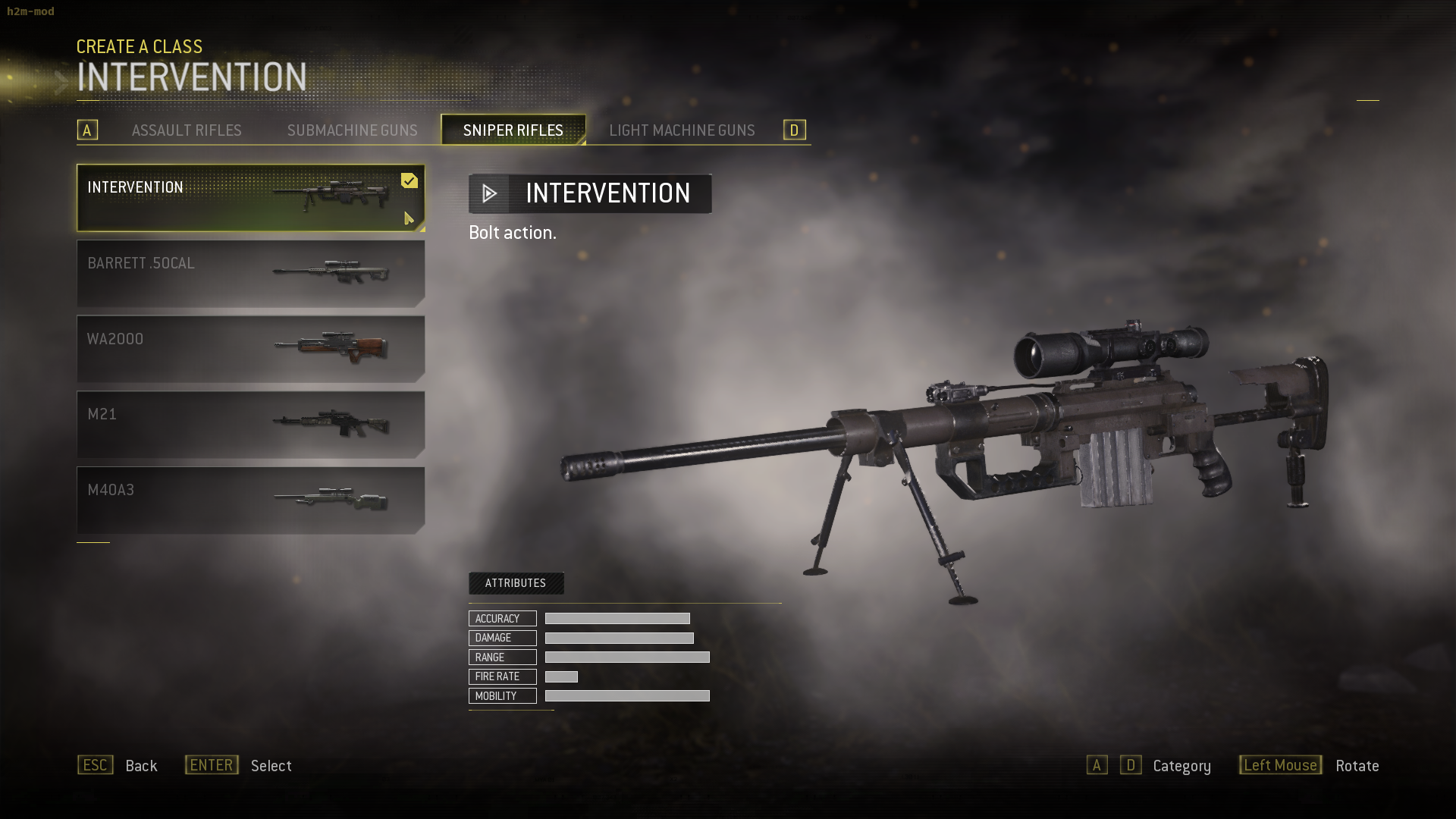Select the ASSAULT RIFLES category

tap(187, 130)
